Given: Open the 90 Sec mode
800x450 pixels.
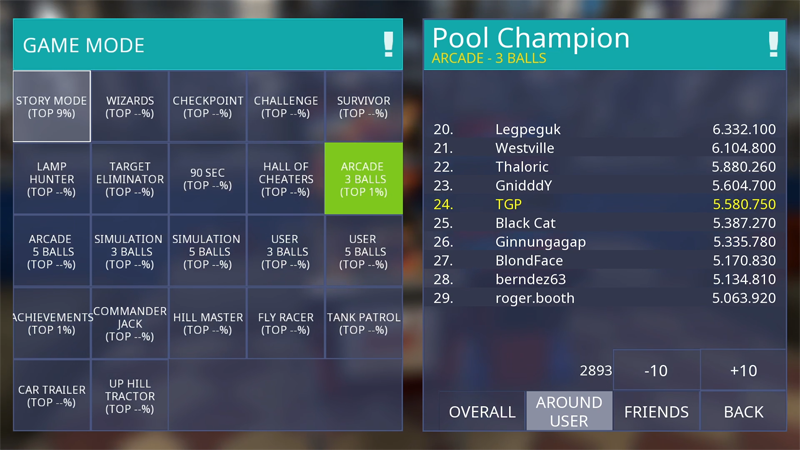Looking at the screenshot, I should tap(208, 179).
